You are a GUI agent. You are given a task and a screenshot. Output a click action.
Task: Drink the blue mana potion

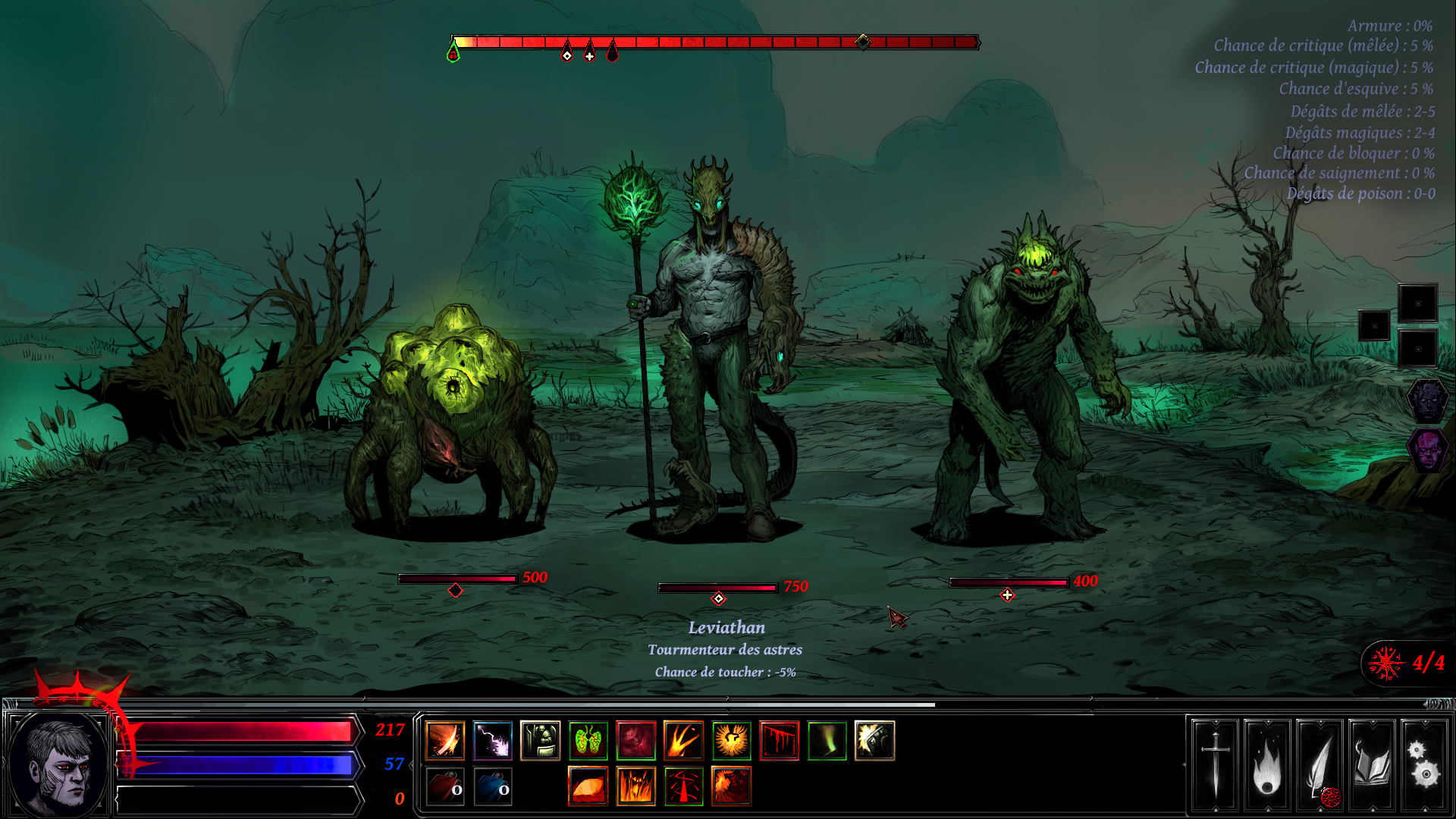(491, 787)
